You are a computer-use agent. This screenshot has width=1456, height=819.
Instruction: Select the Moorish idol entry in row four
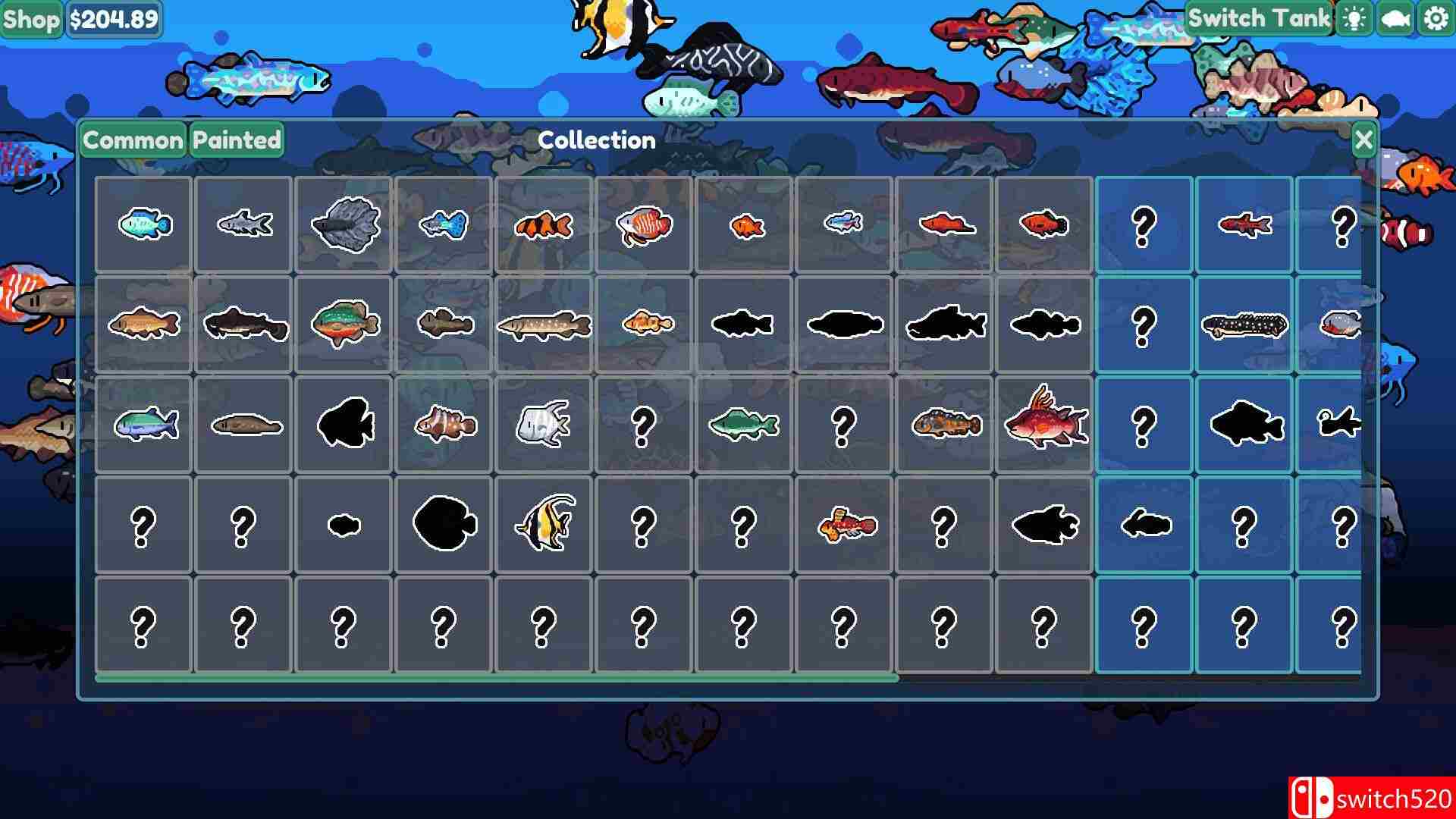(544, 526)
